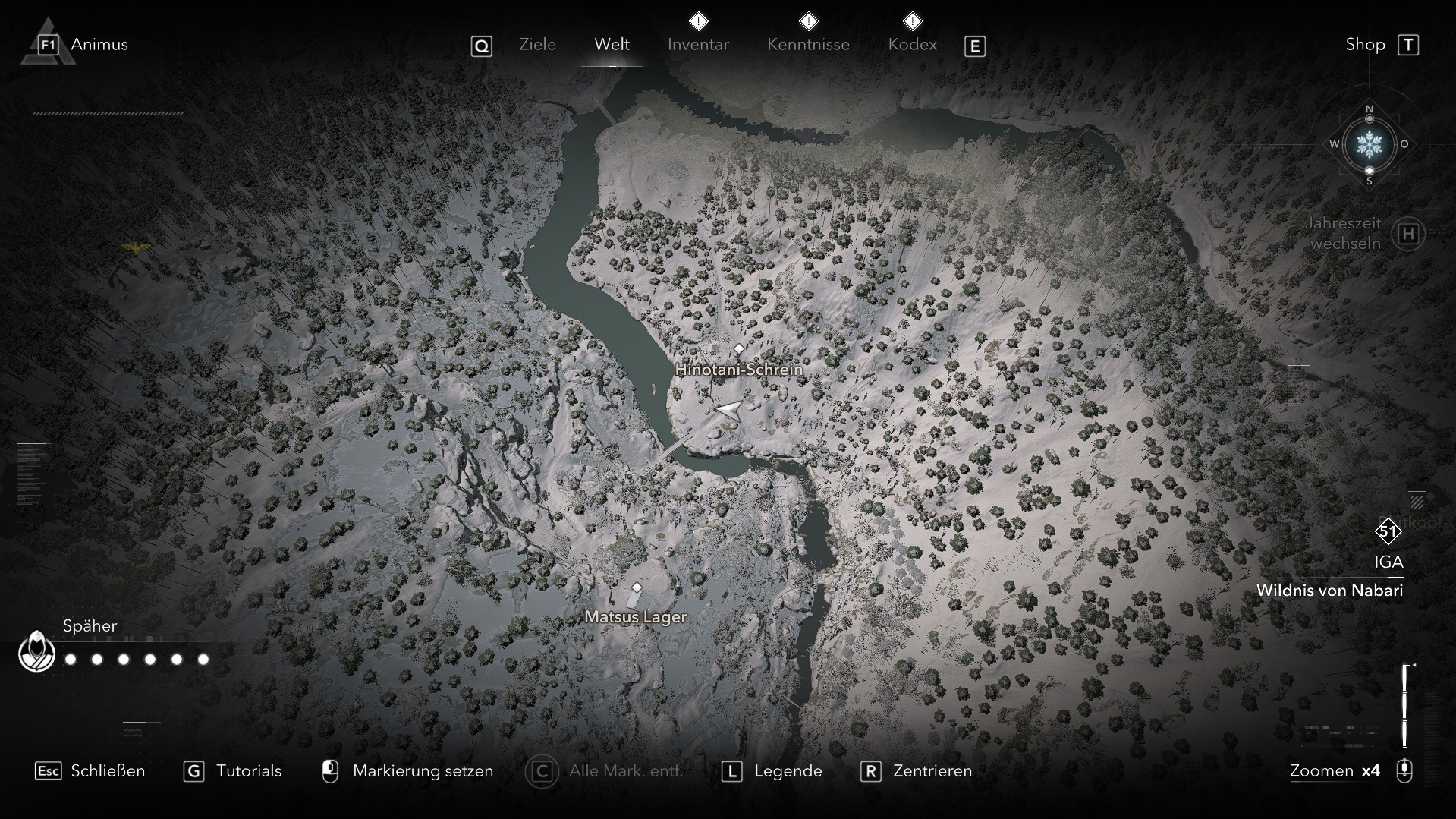
Task: Switch to the Ziele tab
Action: pyautogui.click(x=537, y=45)
